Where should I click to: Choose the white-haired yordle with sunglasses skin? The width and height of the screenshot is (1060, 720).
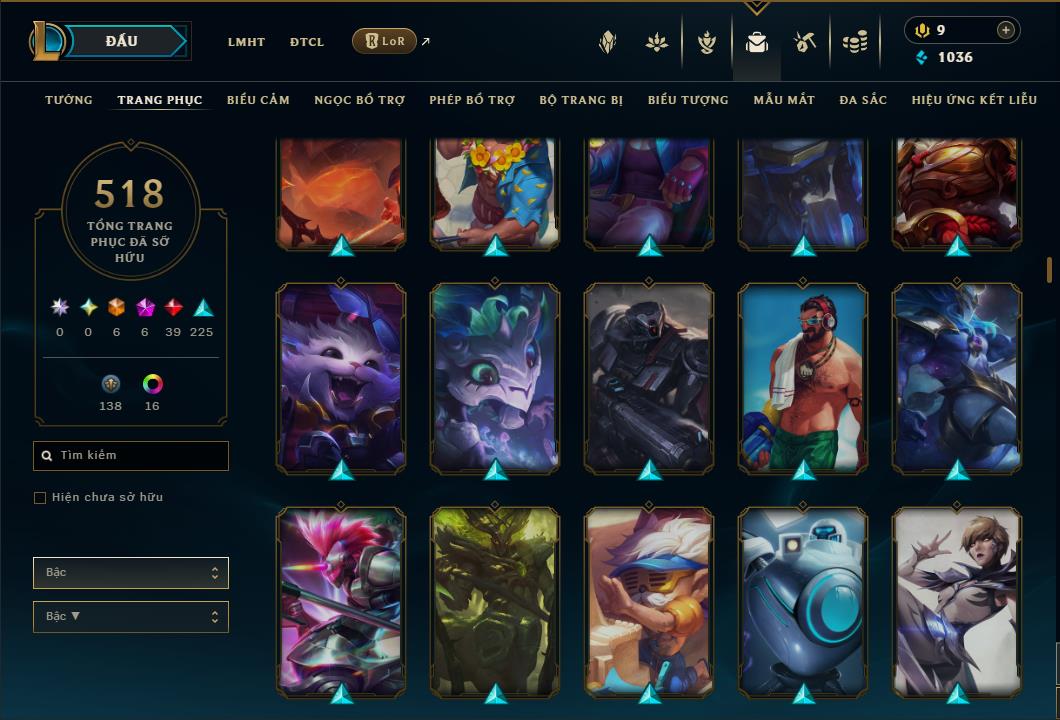649,601
